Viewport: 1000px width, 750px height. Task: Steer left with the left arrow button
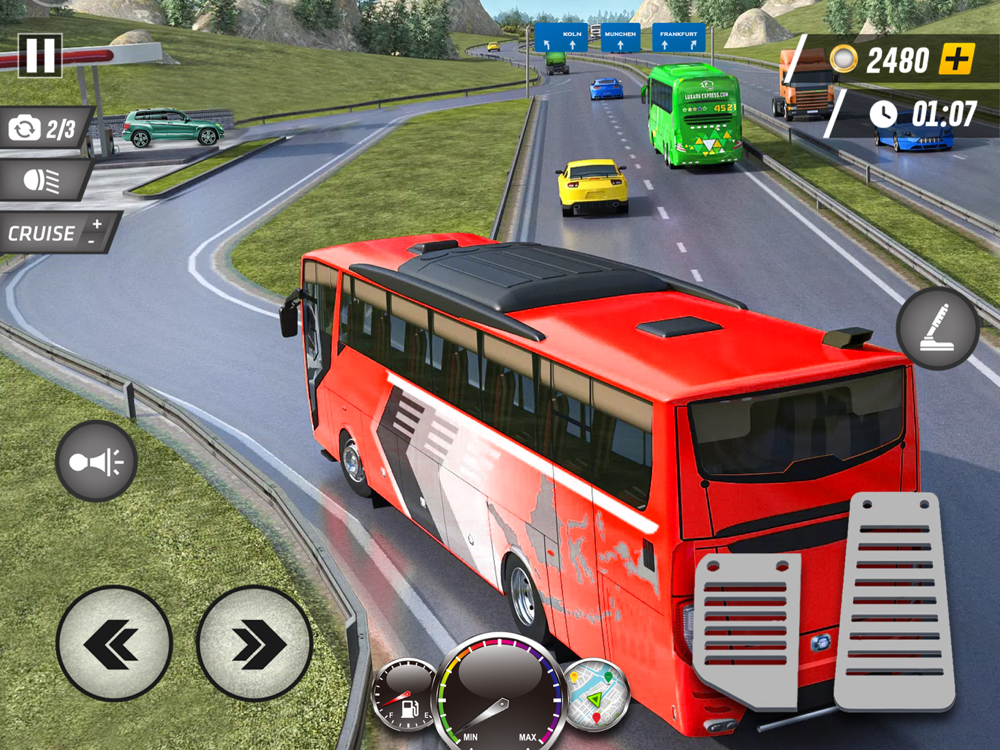113,643
